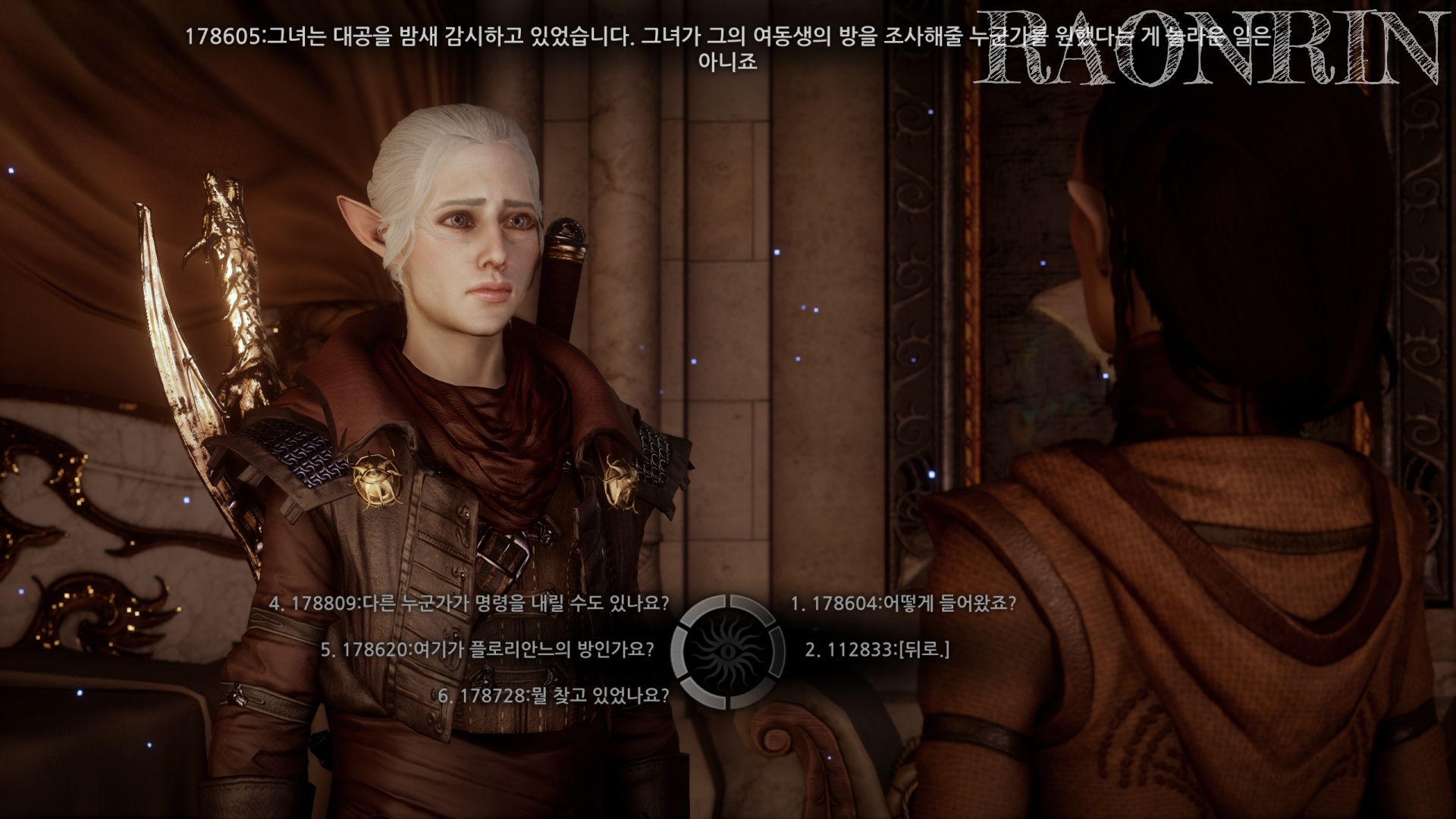Choose the reply "어떻게 들어왔죠?"

point(902,604)
